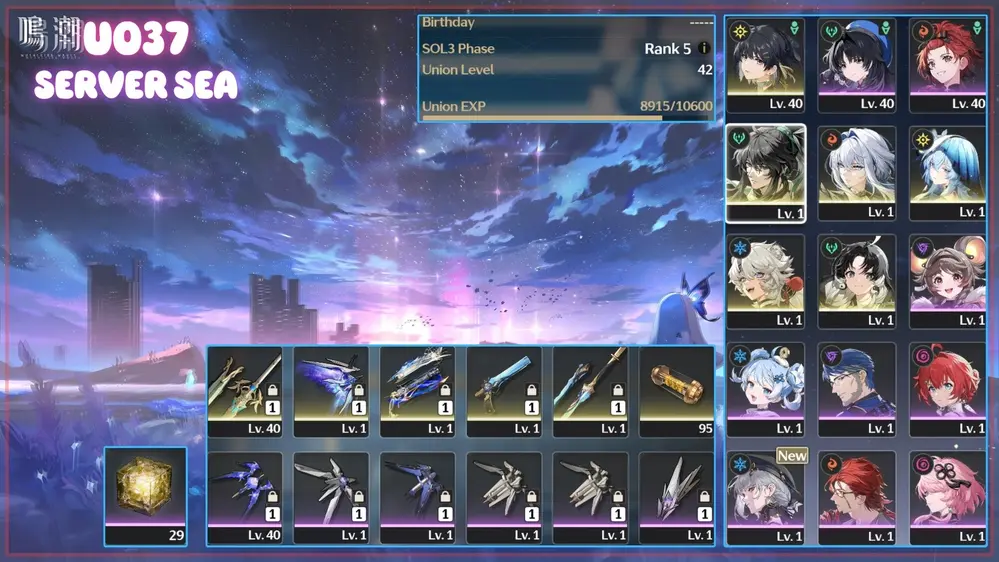
Task: Pick the highlighted dark-green-haired Aero character
Action: 765,170
